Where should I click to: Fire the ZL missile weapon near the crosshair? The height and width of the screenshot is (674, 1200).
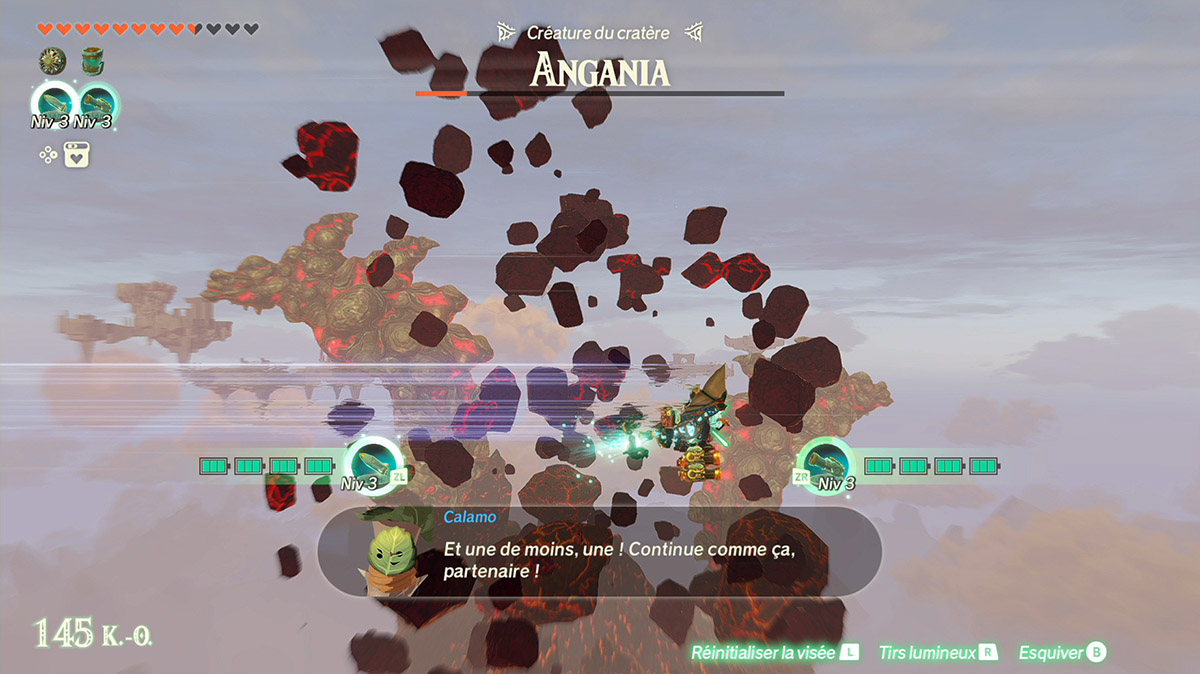372,462
